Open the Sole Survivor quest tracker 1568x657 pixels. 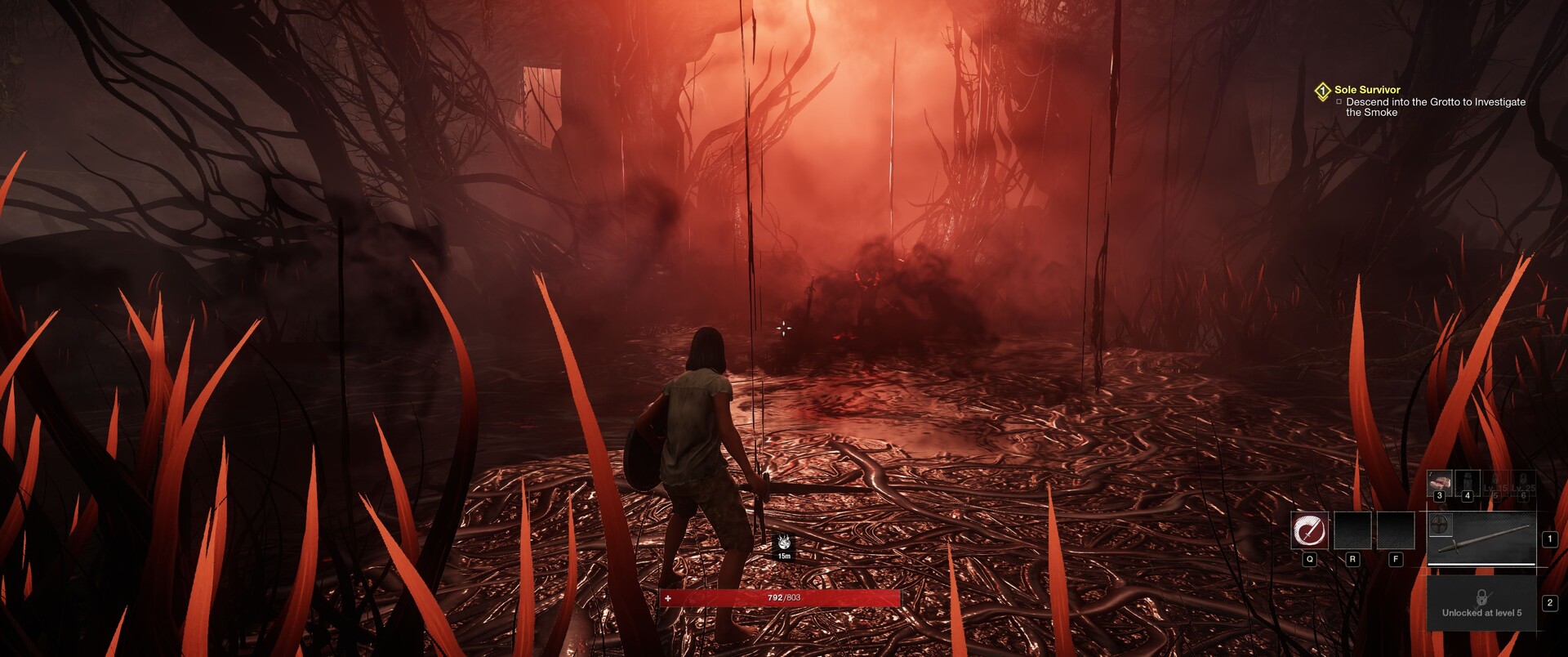pos(1366,90)
